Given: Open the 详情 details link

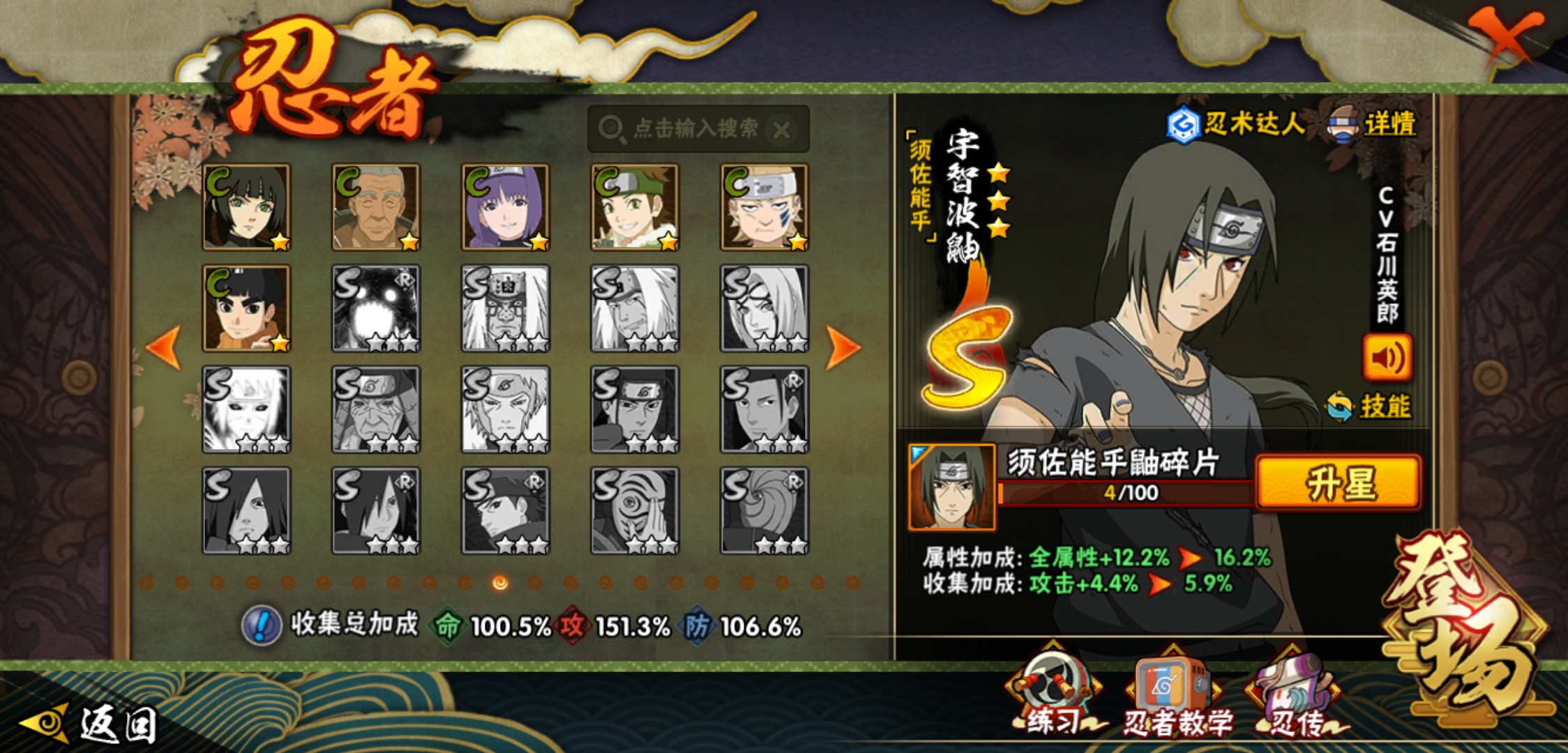Looking at the screenshot, I should click(x=1388, y=125).
